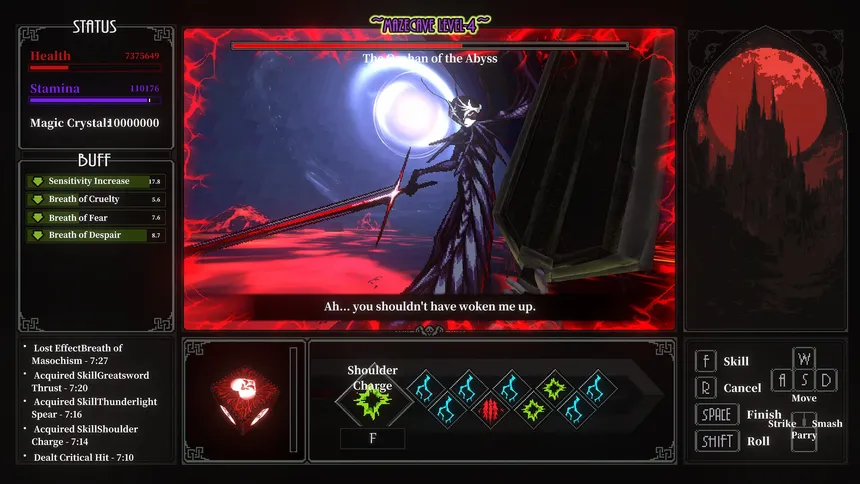Select the Sensitivity Increase buff row
The height and width of the screenshot is (484, 860).
pyautogui.click(x=95, y=181)
